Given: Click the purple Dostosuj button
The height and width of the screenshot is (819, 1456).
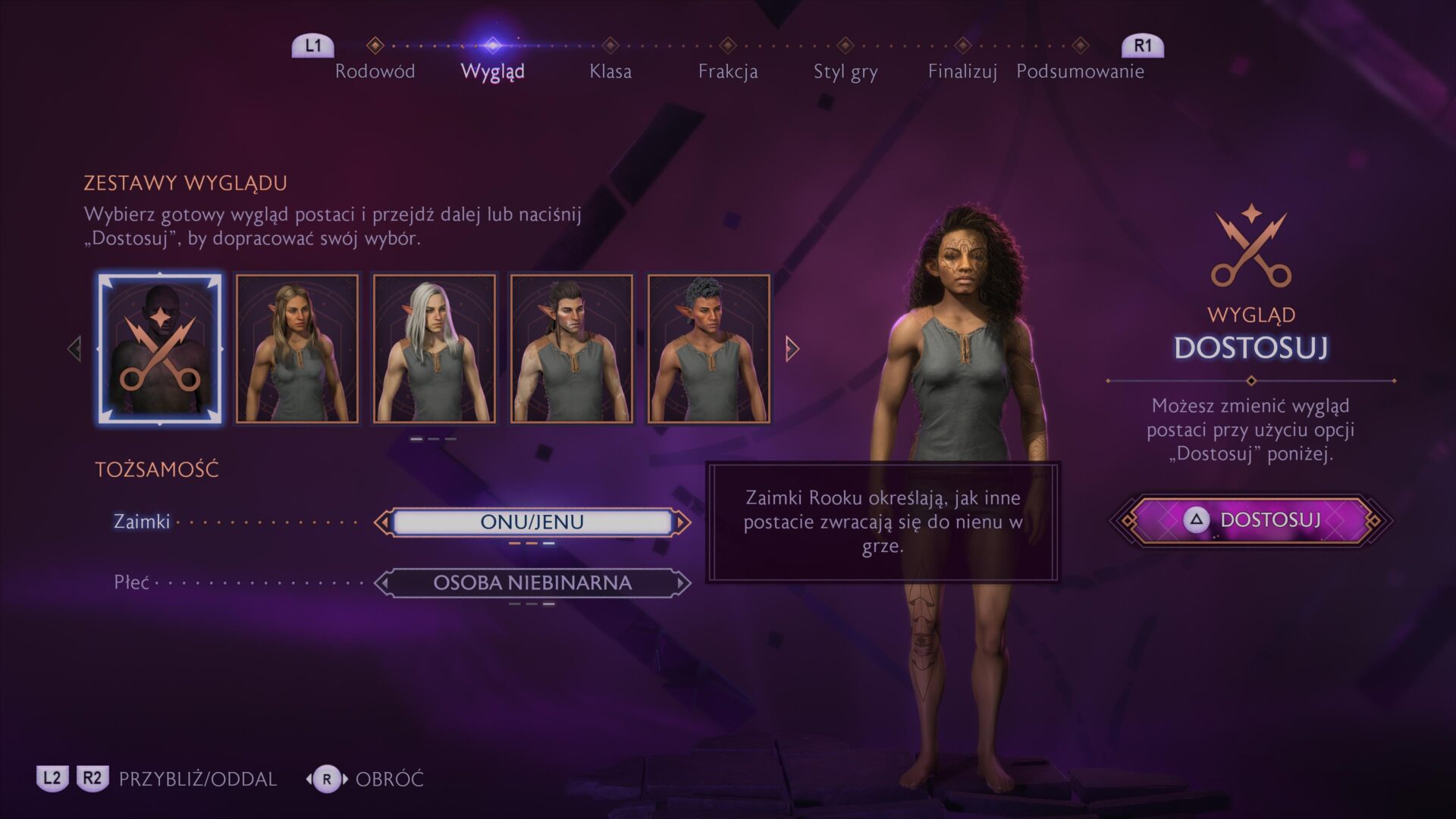Looking at the screenshot, I should [1251, 520].
